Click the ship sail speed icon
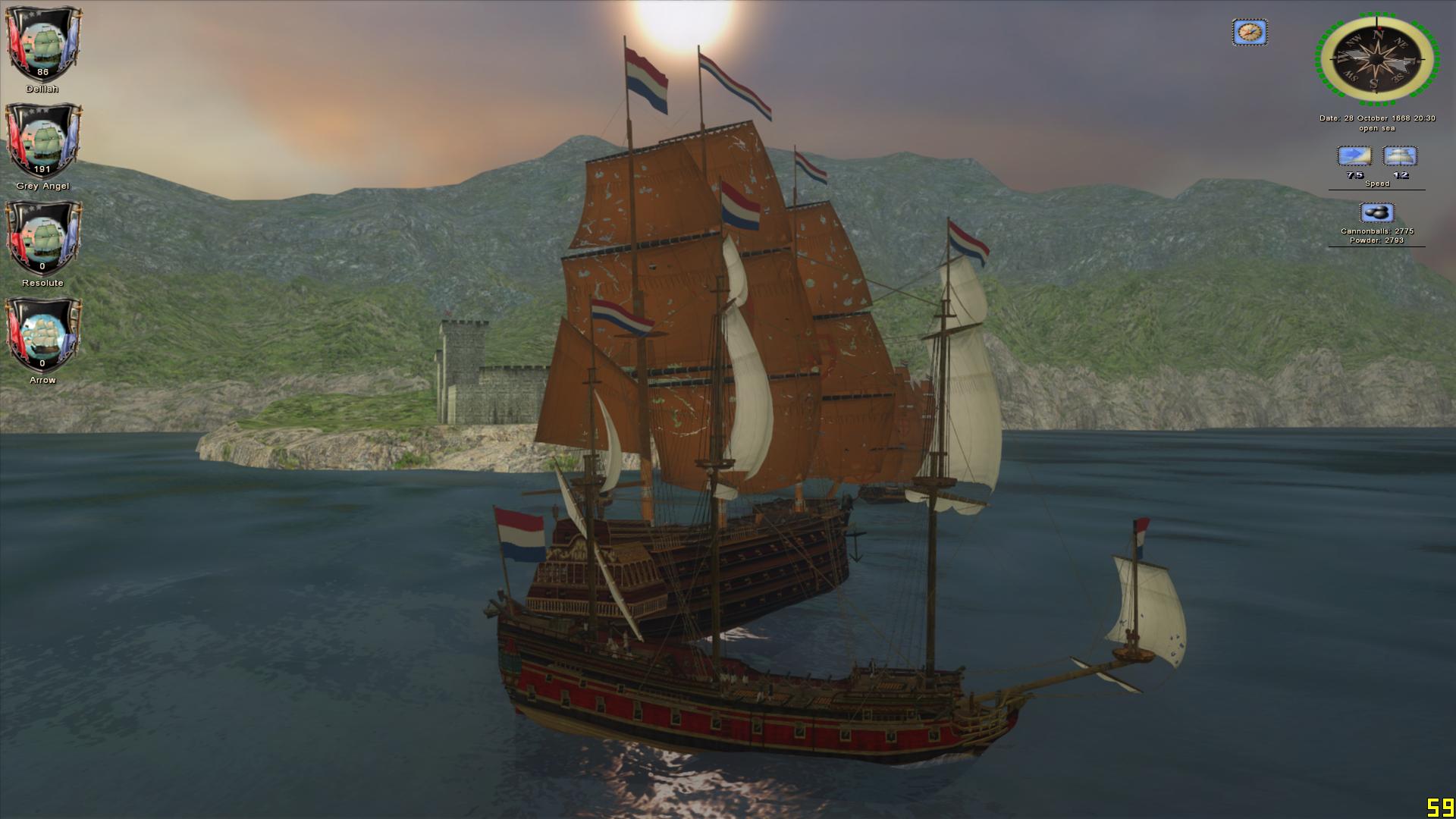The width and height of the screenshot is (1456, 819). pos(1400,157)
